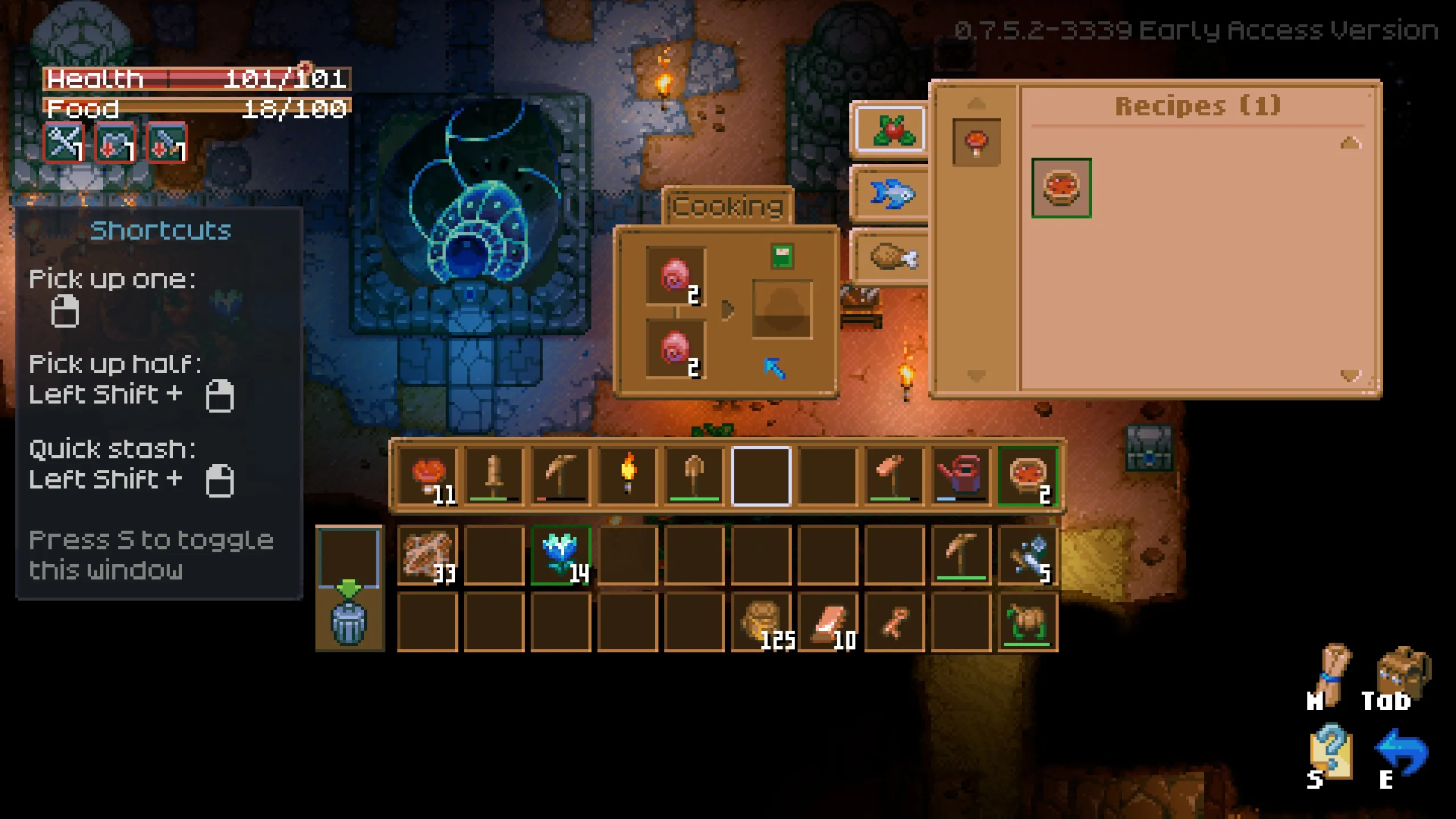Pick up the copper bar stack of 10
This screenshot has height=819, width=1456.
pos(828,622)
